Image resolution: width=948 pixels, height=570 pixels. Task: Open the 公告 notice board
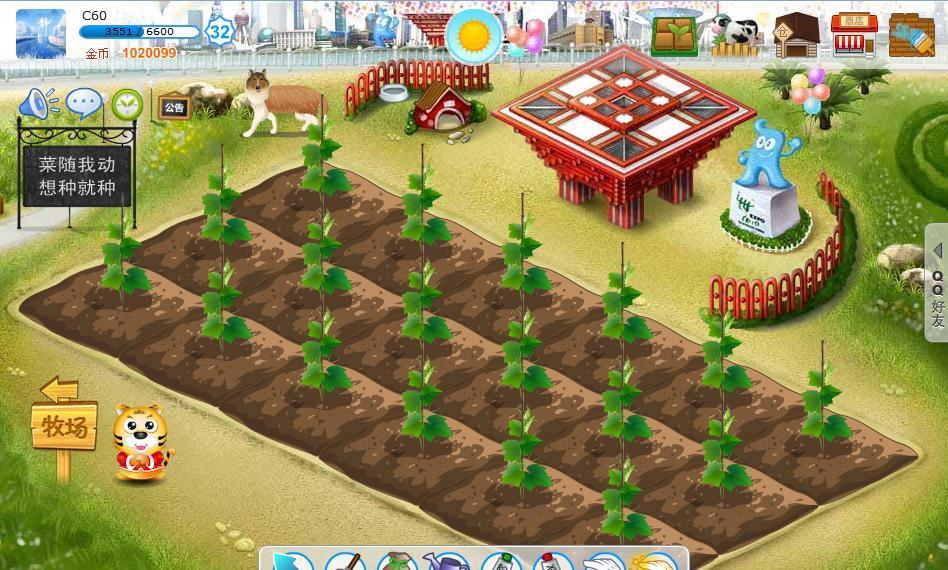coord(174,107)
